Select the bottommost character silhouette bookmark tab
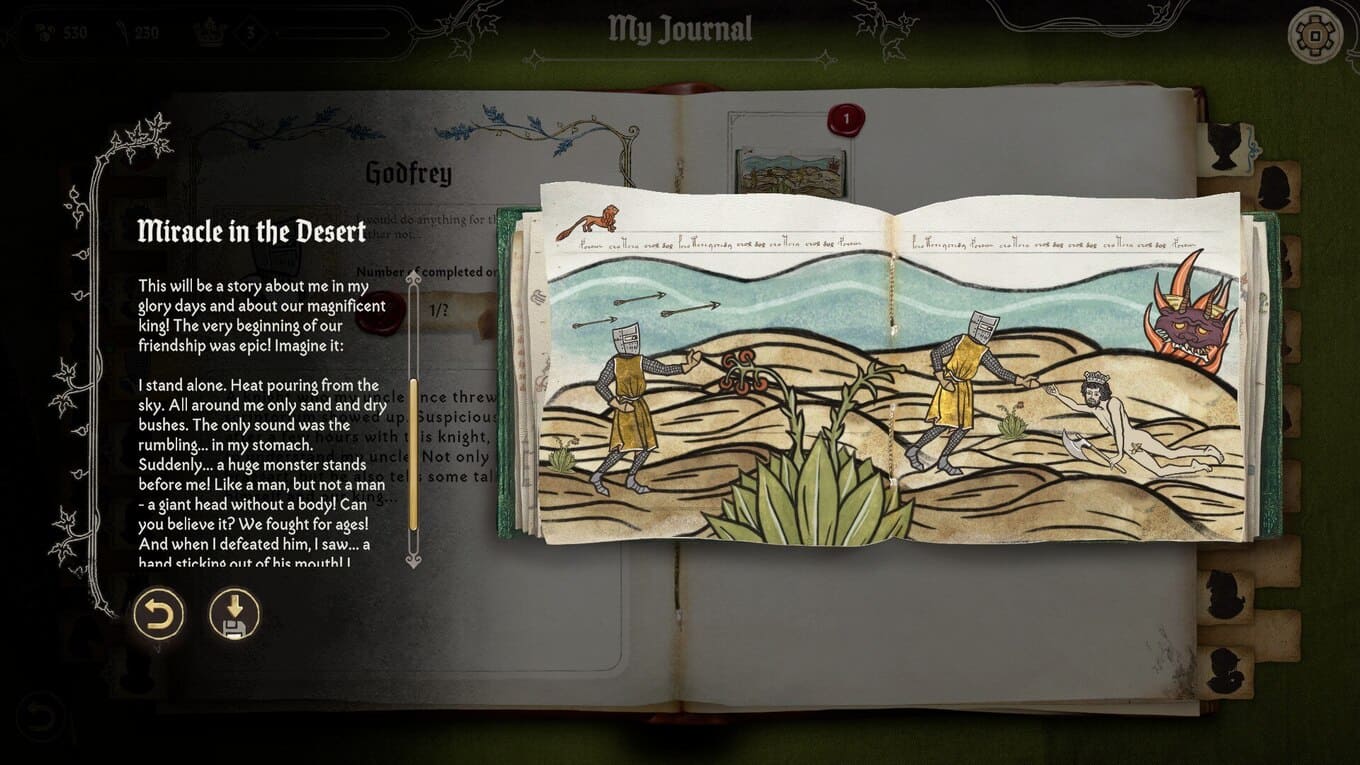The width and height of the screenshot is (1360, 765). click(1224, 670)
